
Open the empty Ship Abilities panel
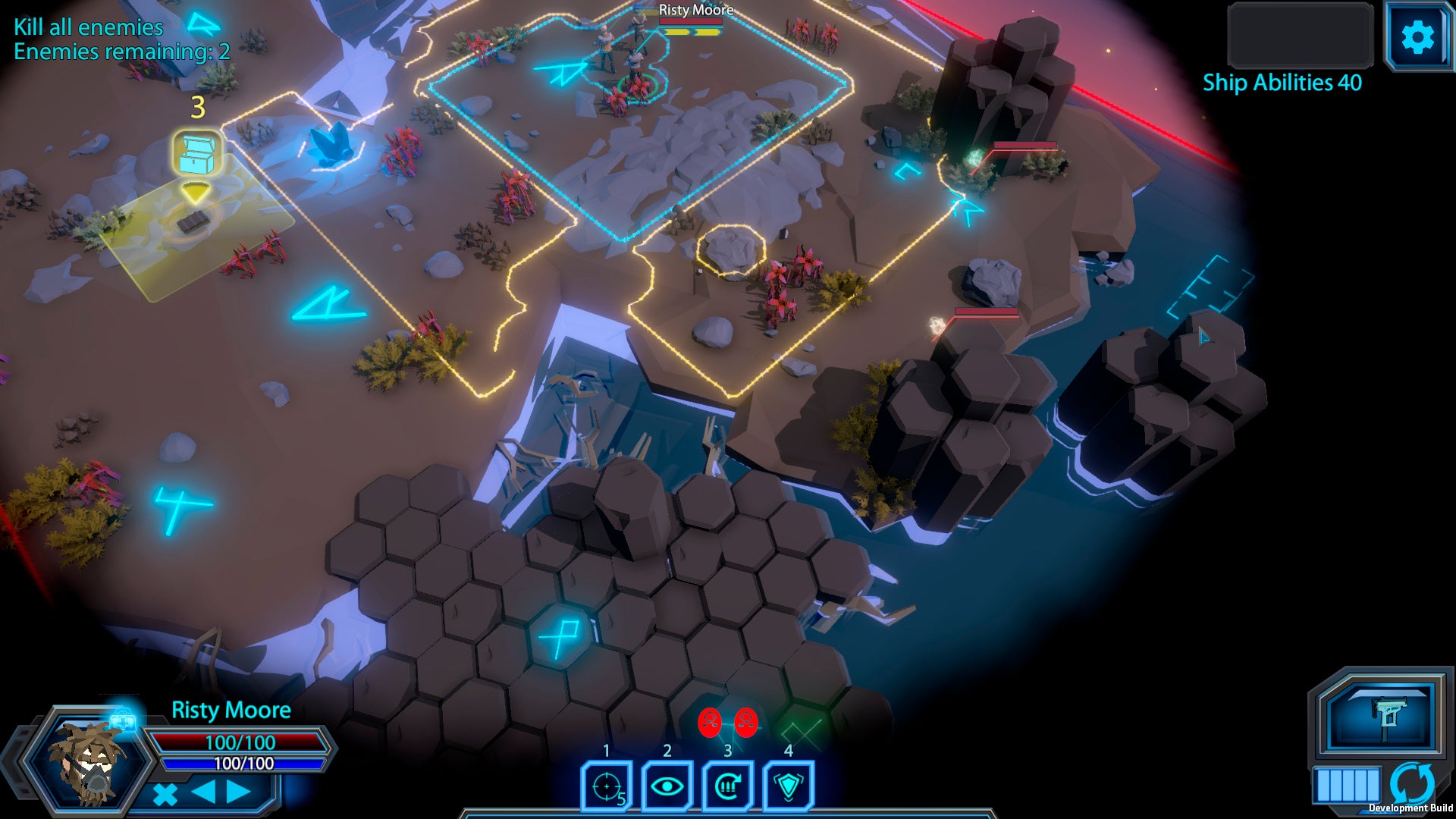pos(1300,36)
